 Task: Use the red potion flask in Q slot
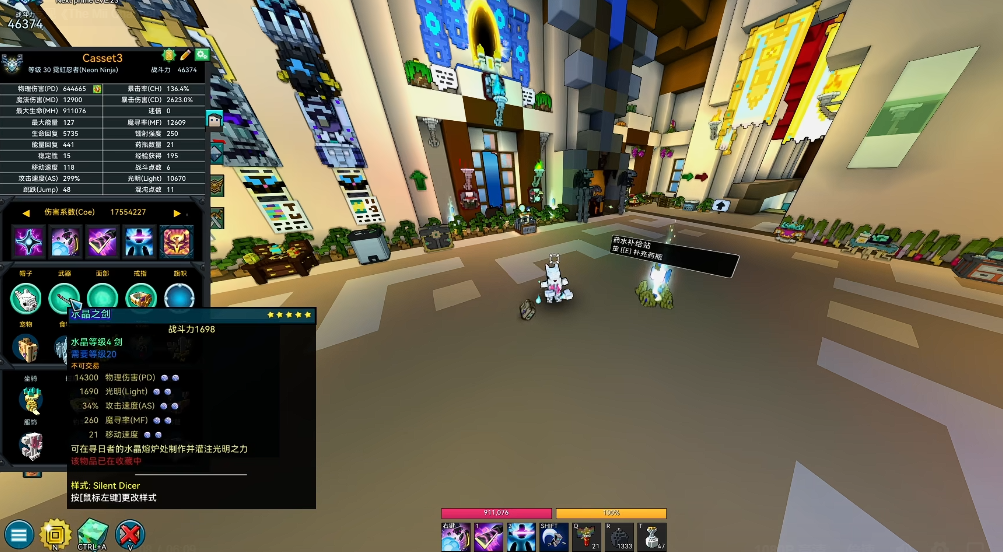click(x=587, y=537)
